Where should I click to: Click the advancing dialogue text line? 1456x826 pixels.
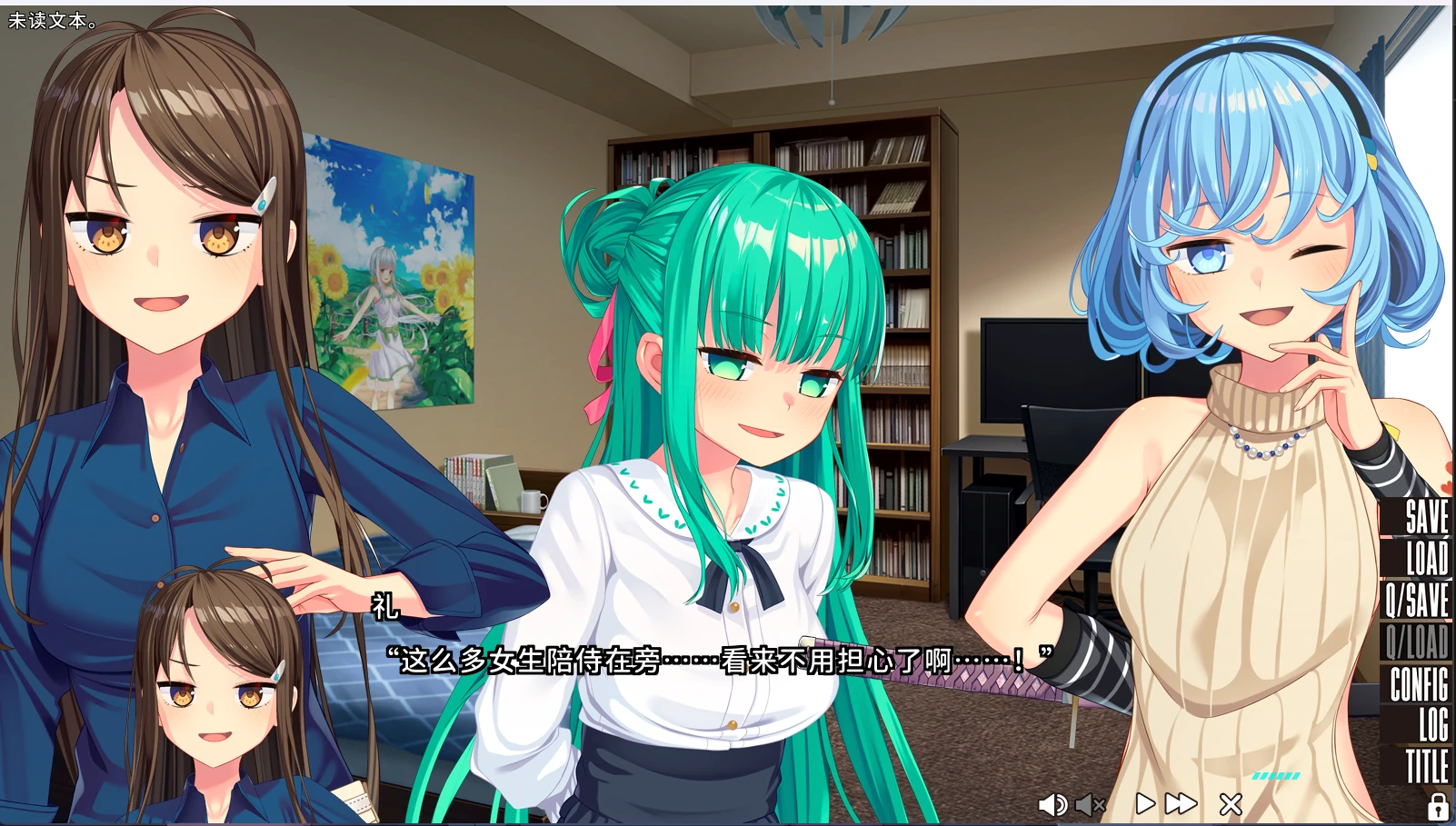coord(718,661)
